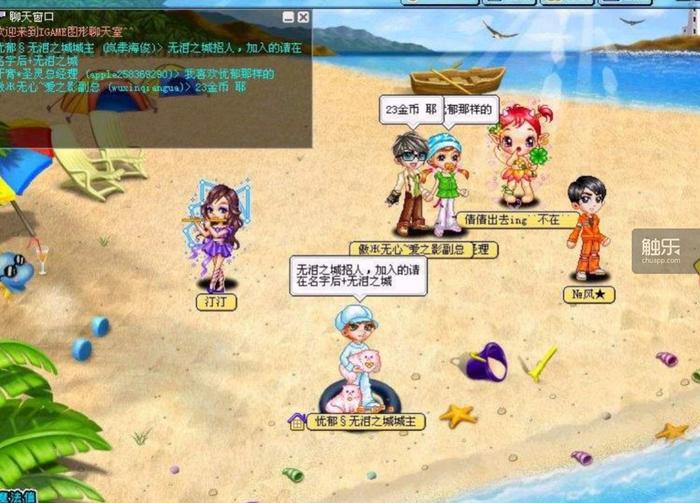Screen dimensions: 700x503
Task: Select the player name tag 忧郁§无泪之城城主
Action: (366, 422)
